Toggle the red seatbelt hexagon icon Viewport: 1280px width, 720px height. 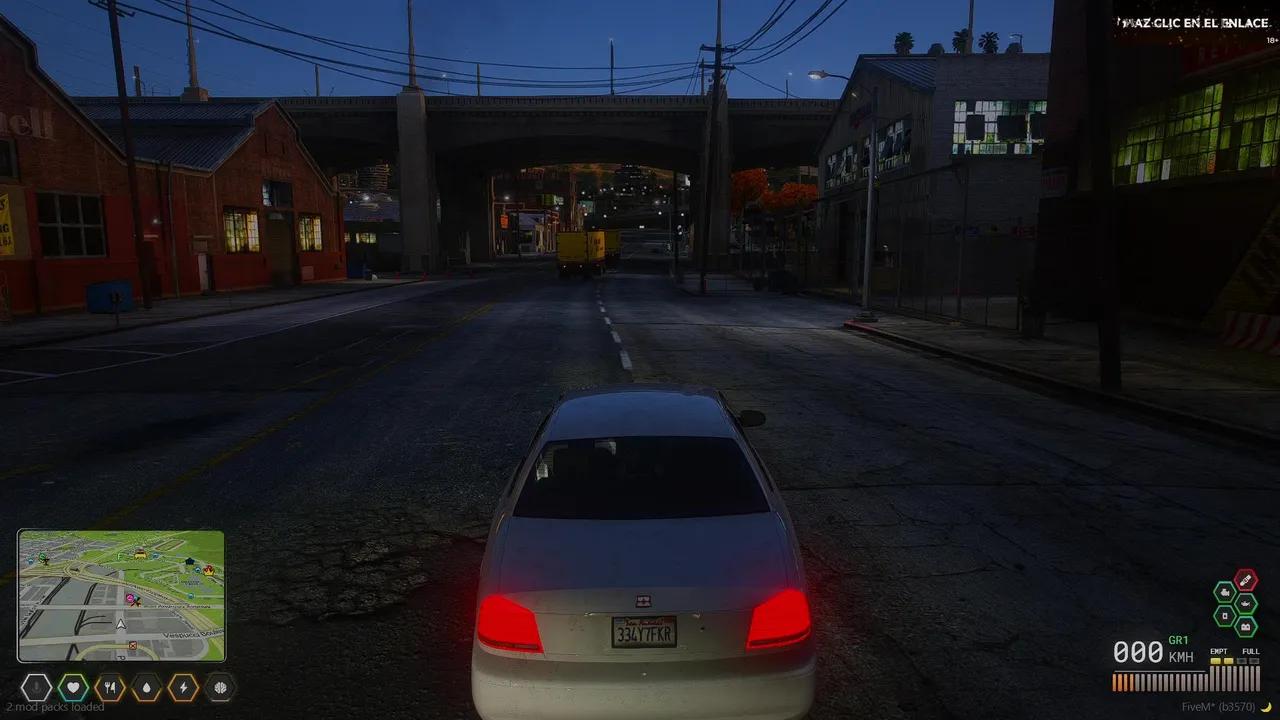[1245, 580]
